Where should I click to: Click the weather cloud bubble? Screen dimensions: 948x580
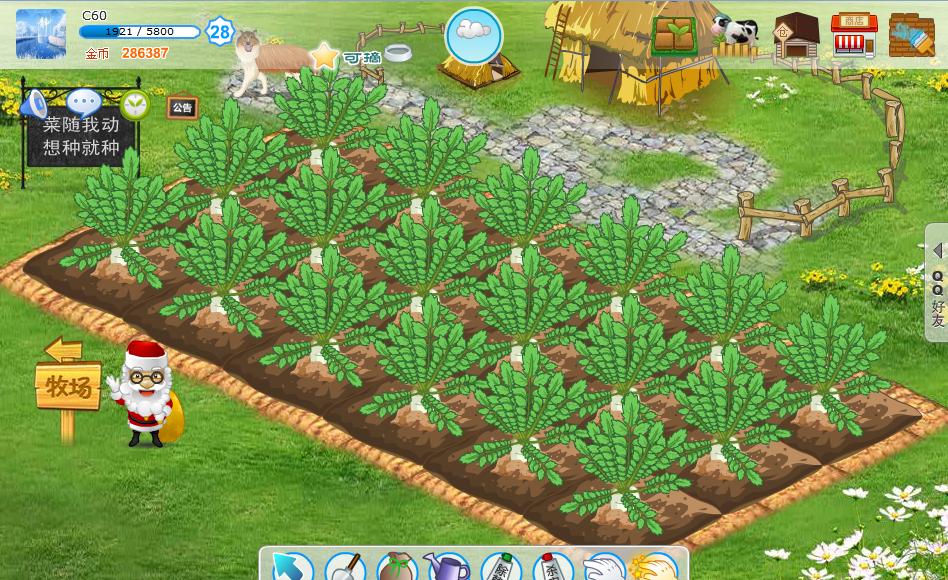(x=473, y=34)
